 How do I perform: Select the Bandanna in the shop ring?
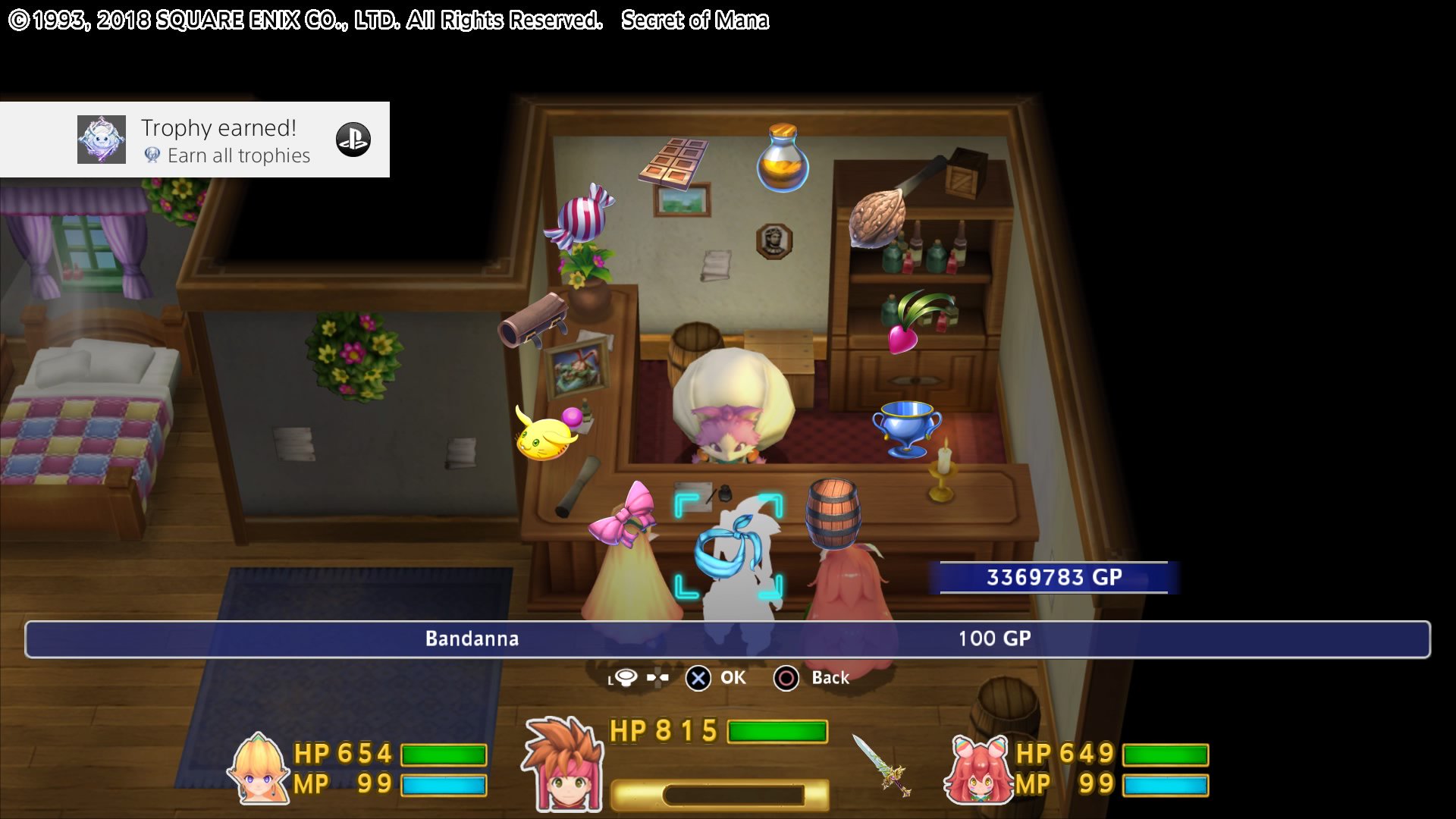tap(728, 548)
